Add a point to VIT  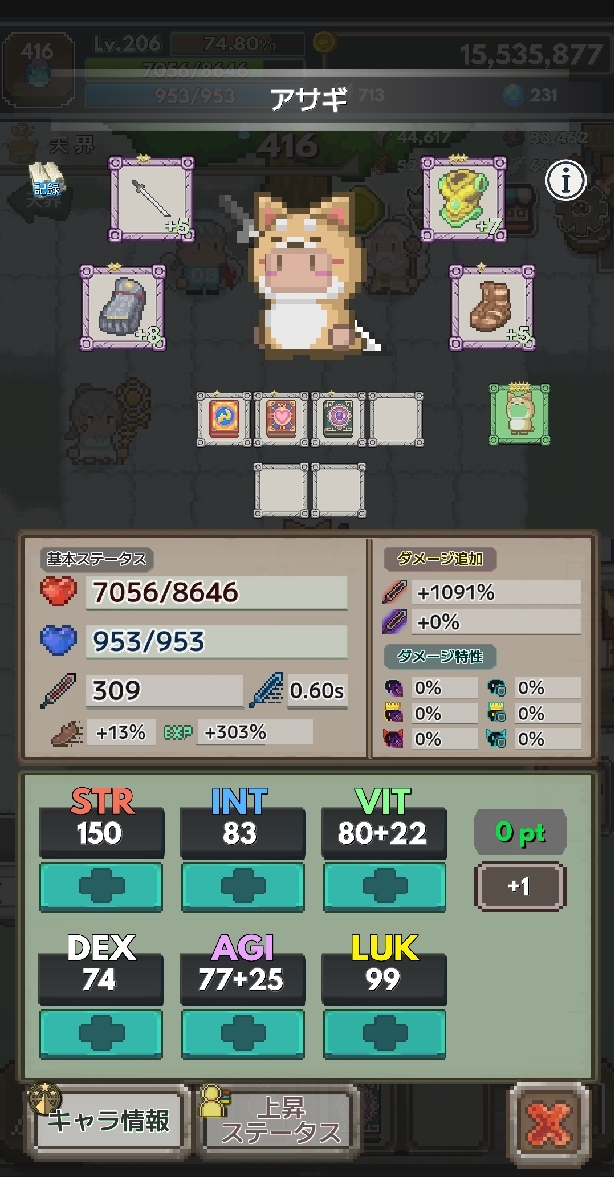click(x=384, y=887)
